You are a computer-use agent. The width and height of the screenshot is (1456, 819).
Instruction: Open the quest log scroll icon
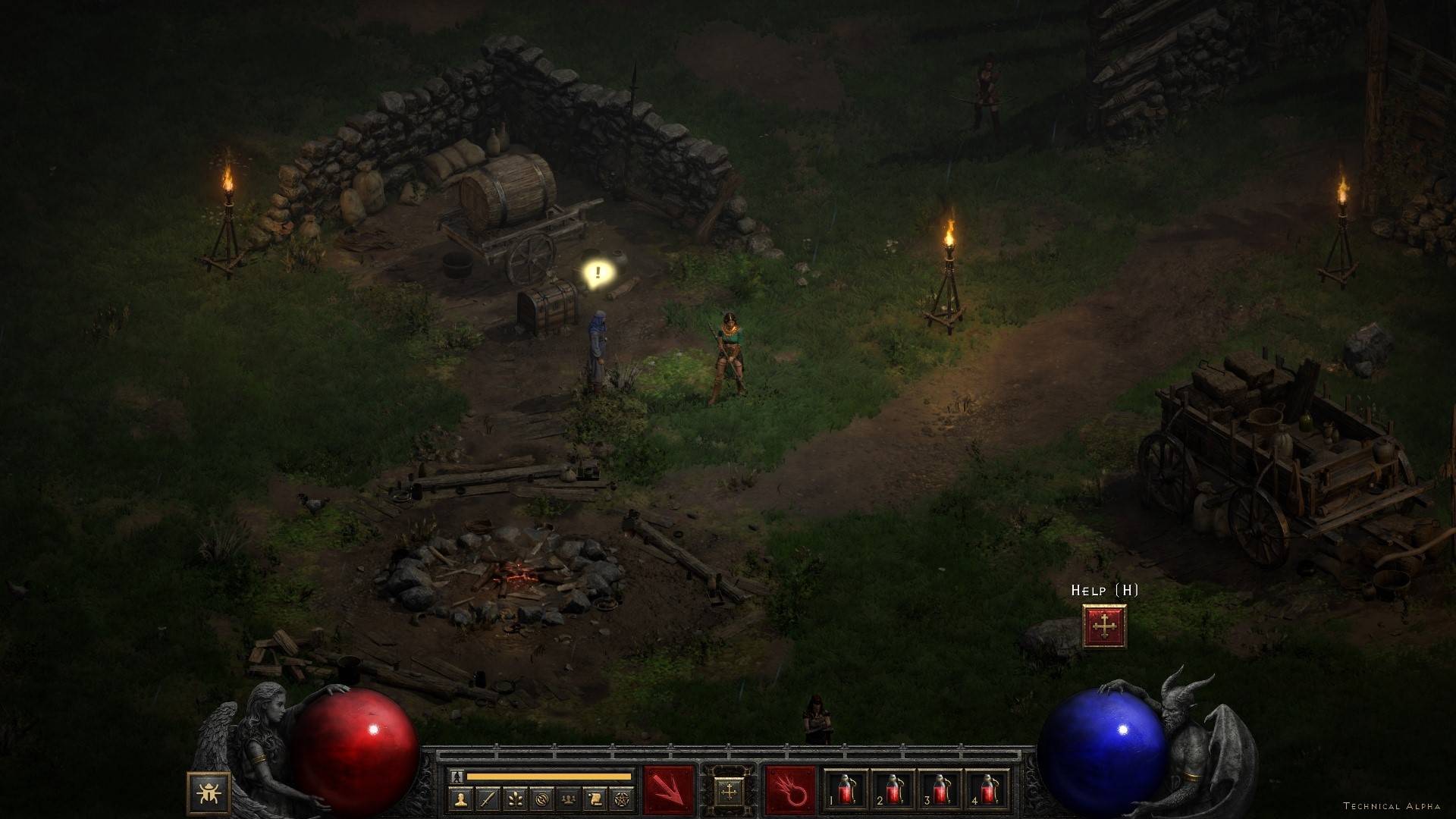[595, 799]
